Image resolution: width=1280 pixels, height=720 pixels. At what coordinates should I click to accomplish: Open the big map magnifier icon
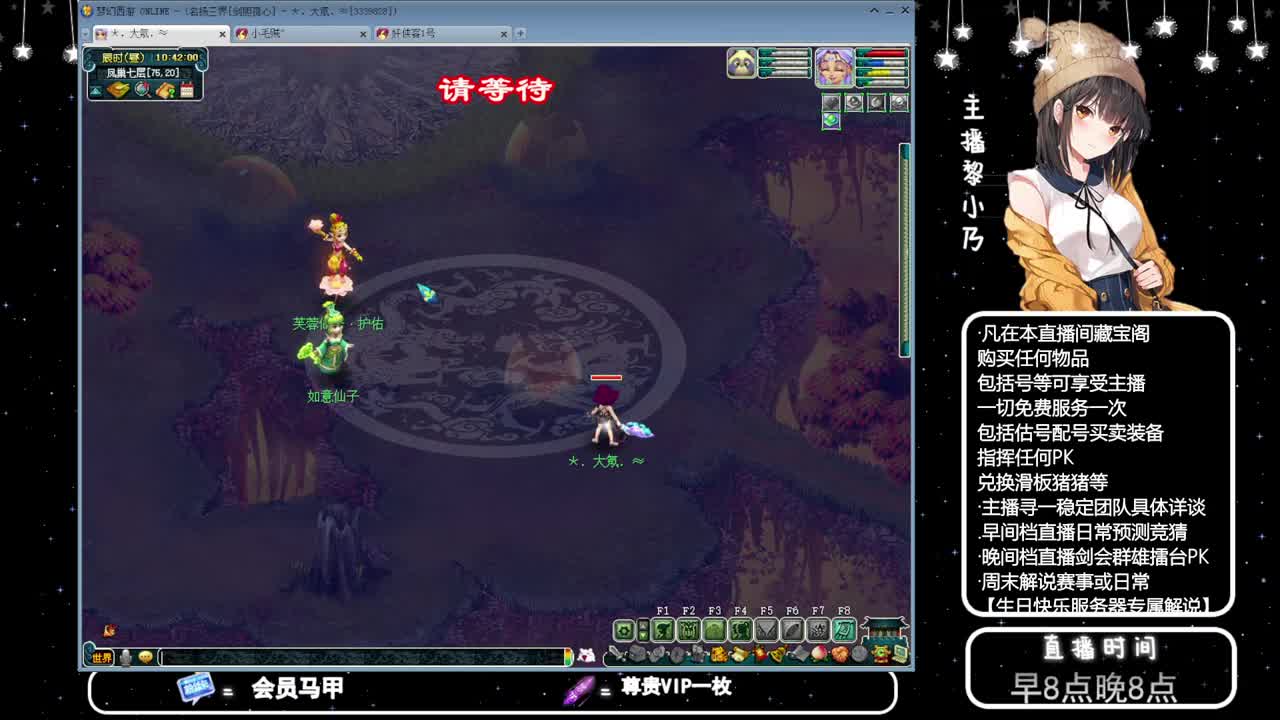pos(141,90)
